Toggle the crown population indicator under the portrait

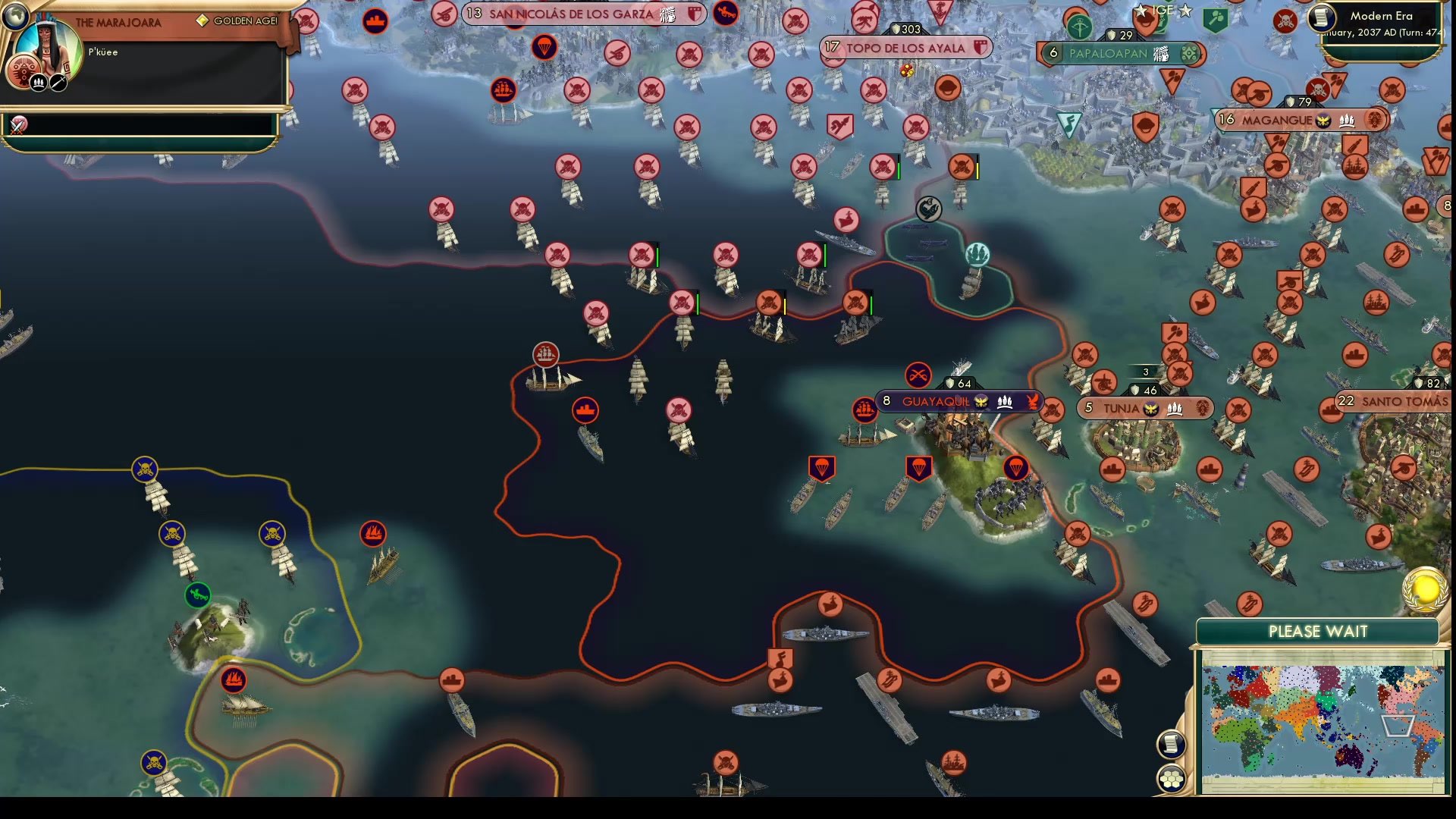pos(38,82)
